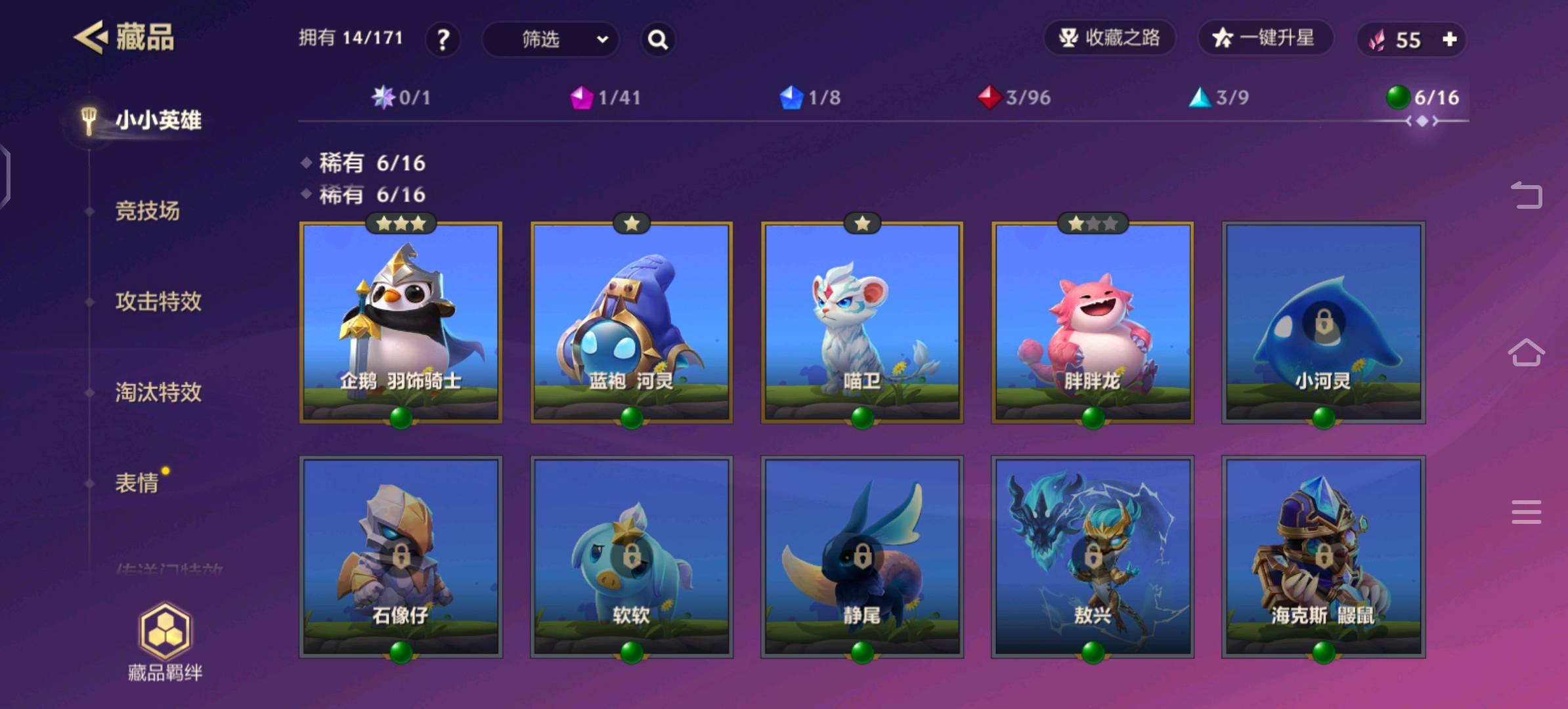The image size is (1568, 709).
Task: Switch to the 竞技场 category
Action: (147, 211)
